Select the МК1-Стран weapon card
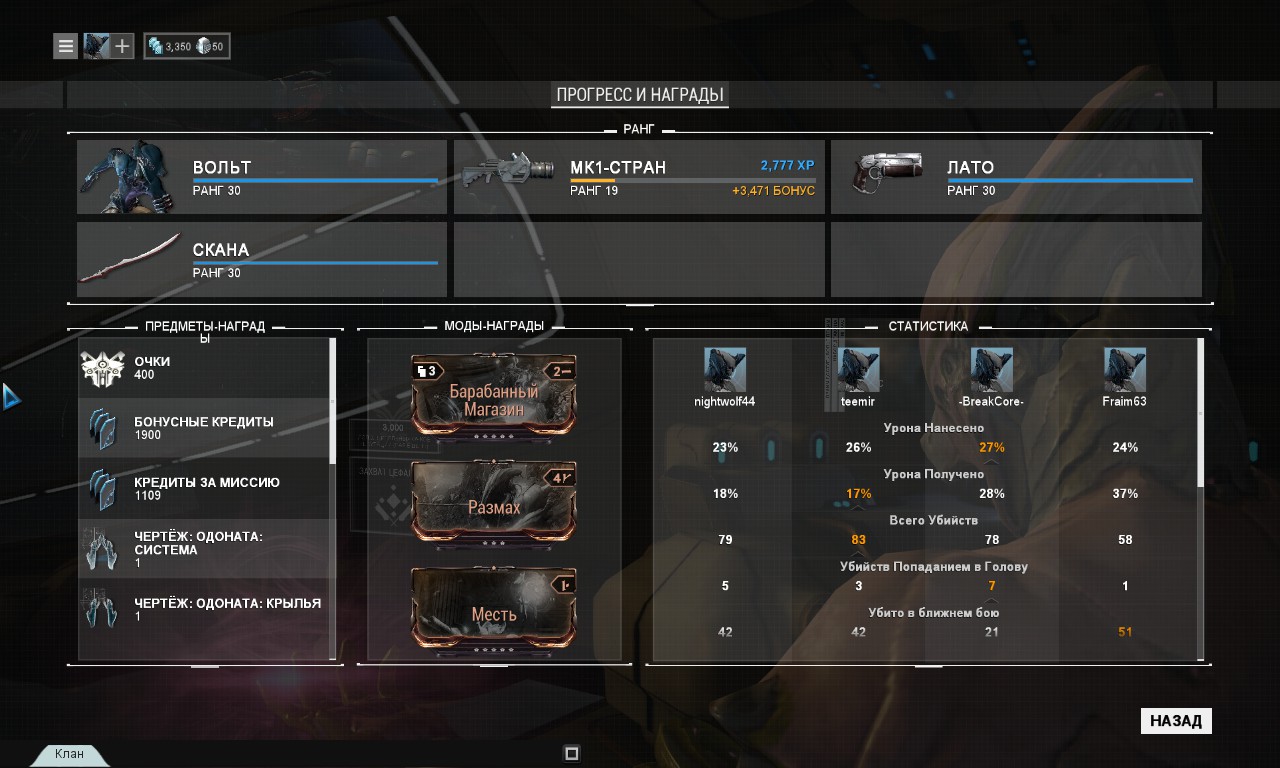1280x768 pixels. coord(639,177)
